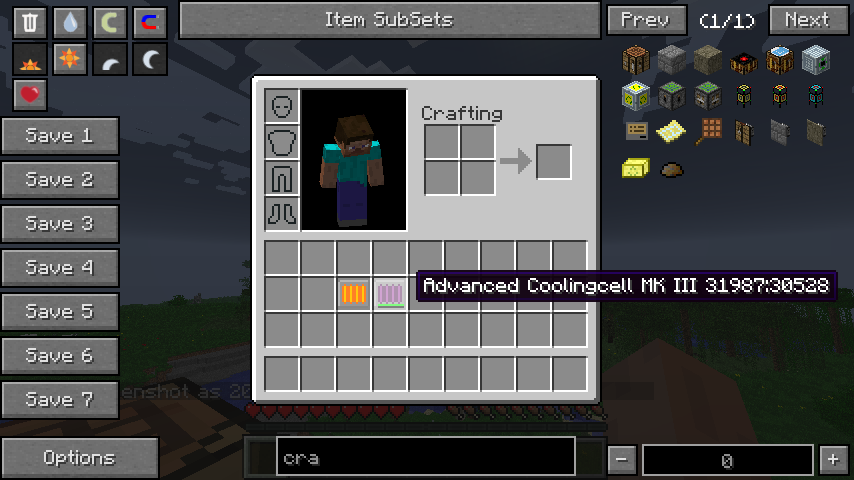Go to the Prev item page

pos(646,20)
